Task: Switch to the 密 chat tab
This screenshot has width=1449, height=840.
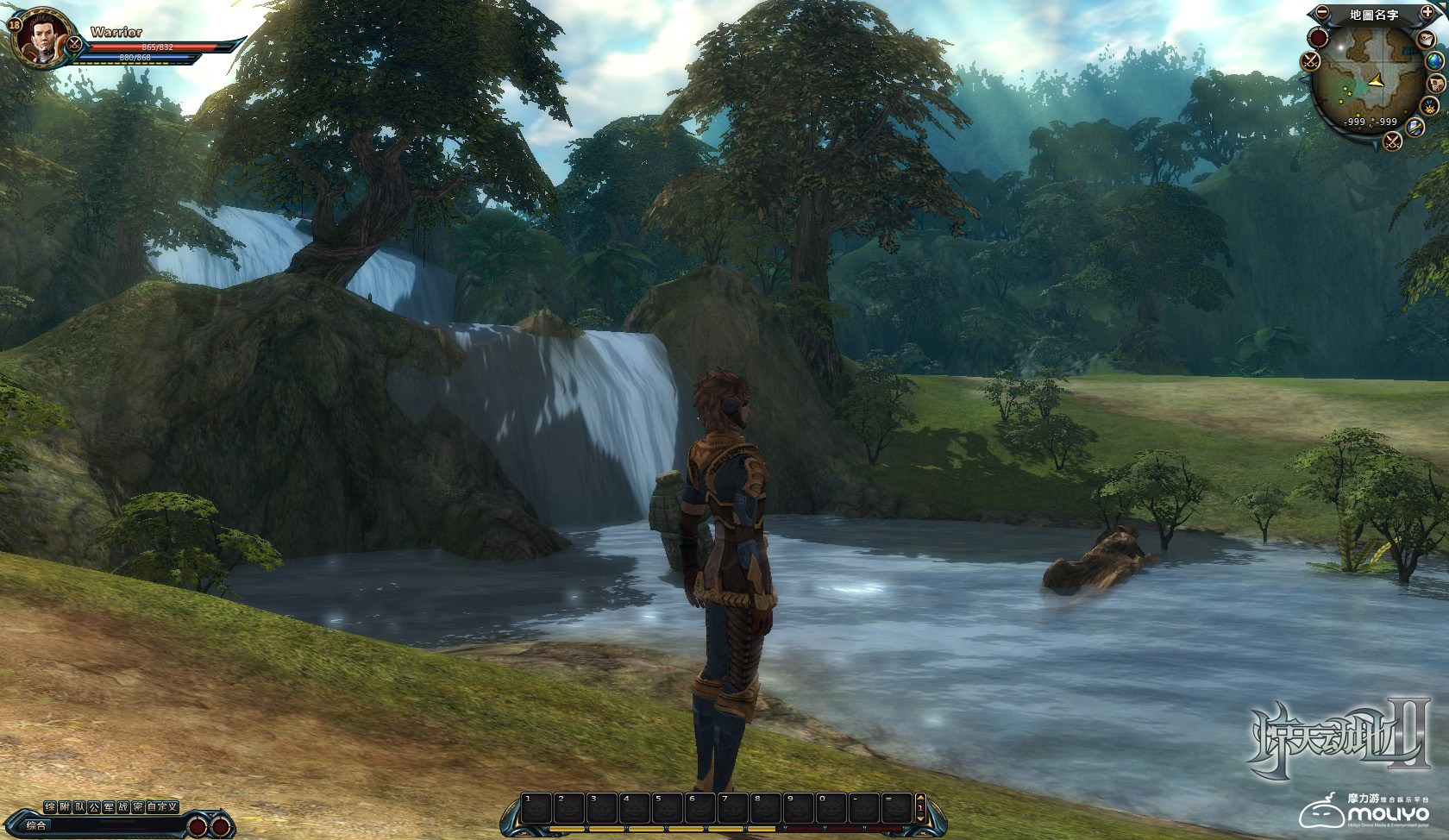Action: click(138, 807)
